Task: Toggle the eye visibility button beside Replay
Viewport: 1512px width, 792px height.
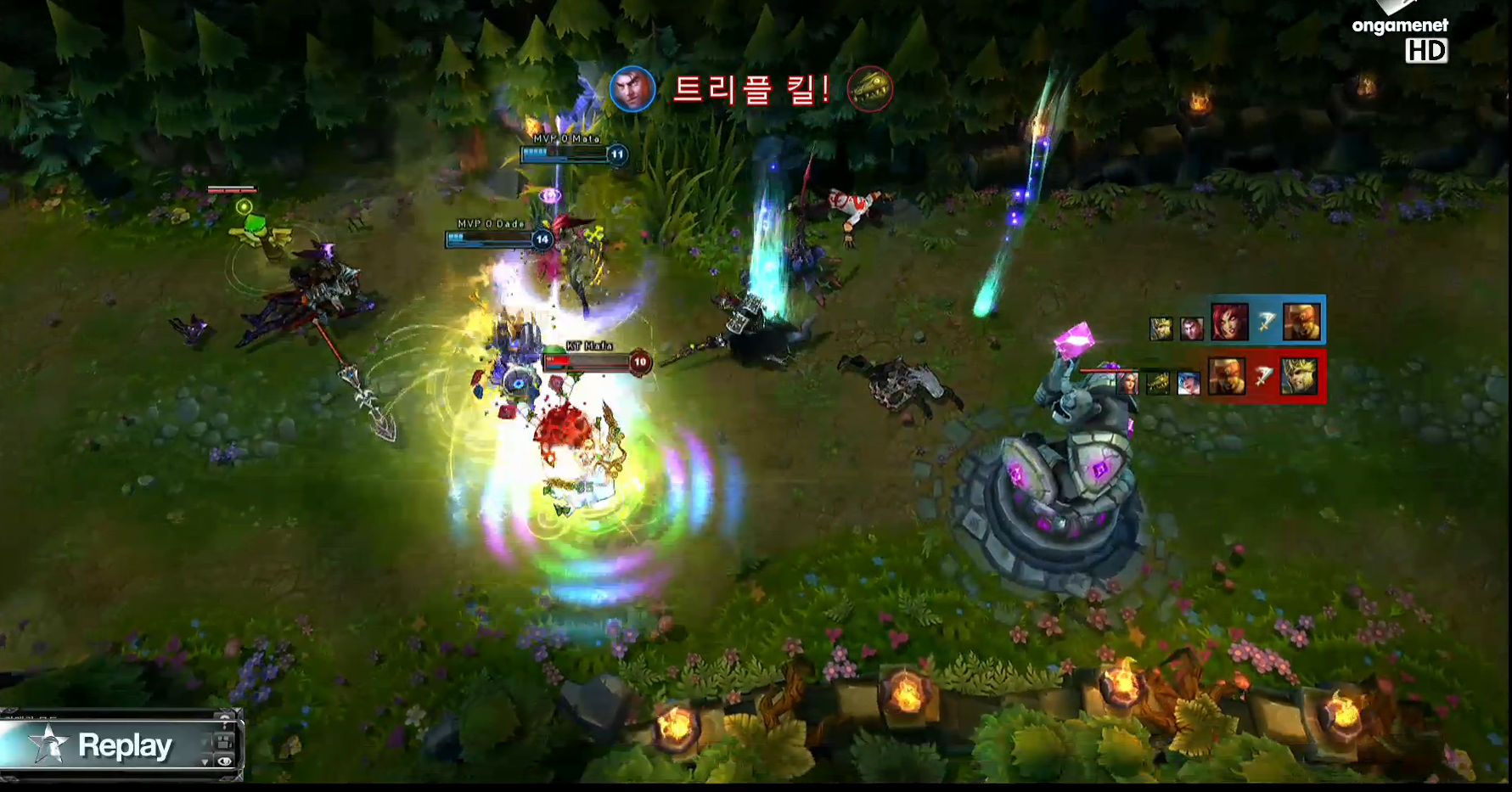Action: [225, 761]
